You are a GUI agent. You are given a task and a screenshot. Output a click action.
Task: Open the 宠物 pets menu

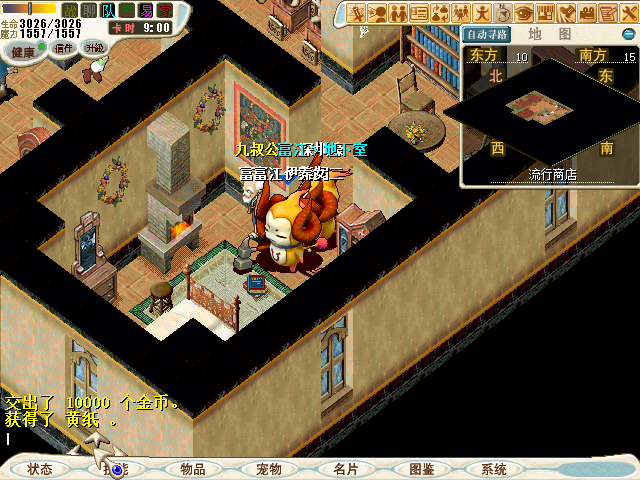coord(268,469)
